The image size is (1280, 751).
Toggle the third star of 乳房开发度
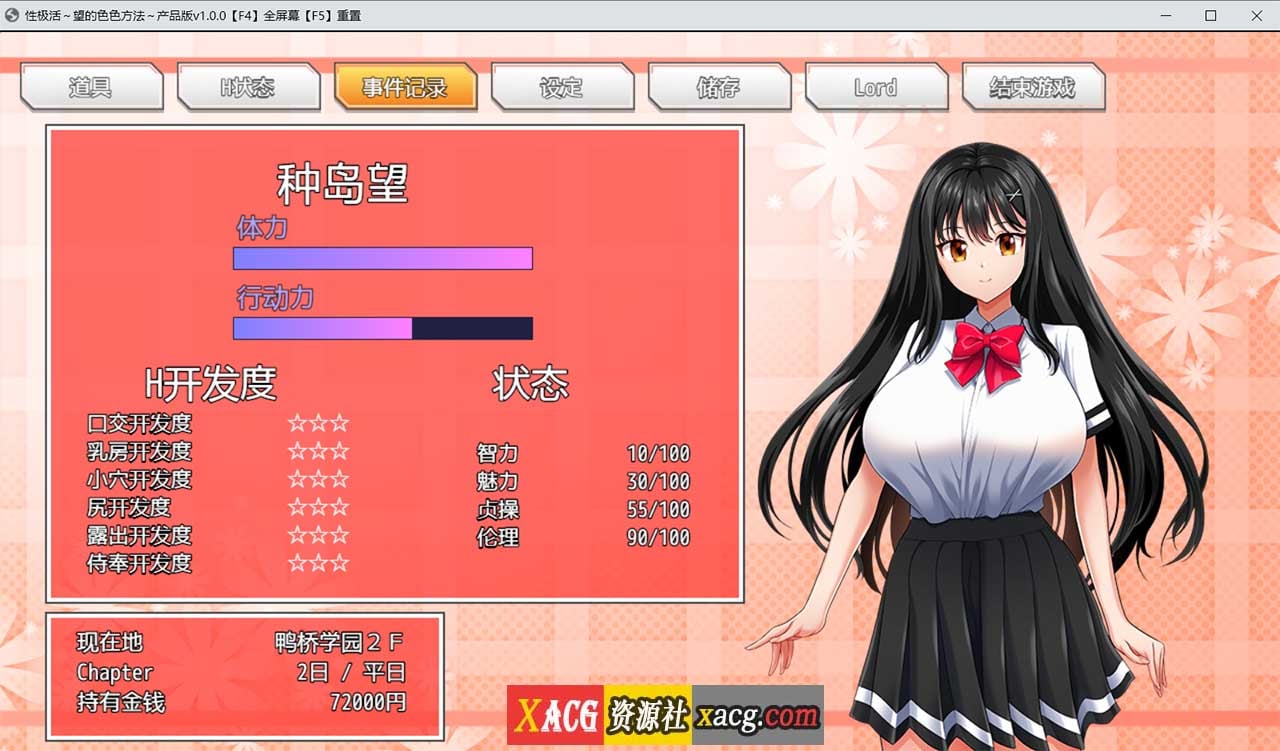tap(340, 452)
